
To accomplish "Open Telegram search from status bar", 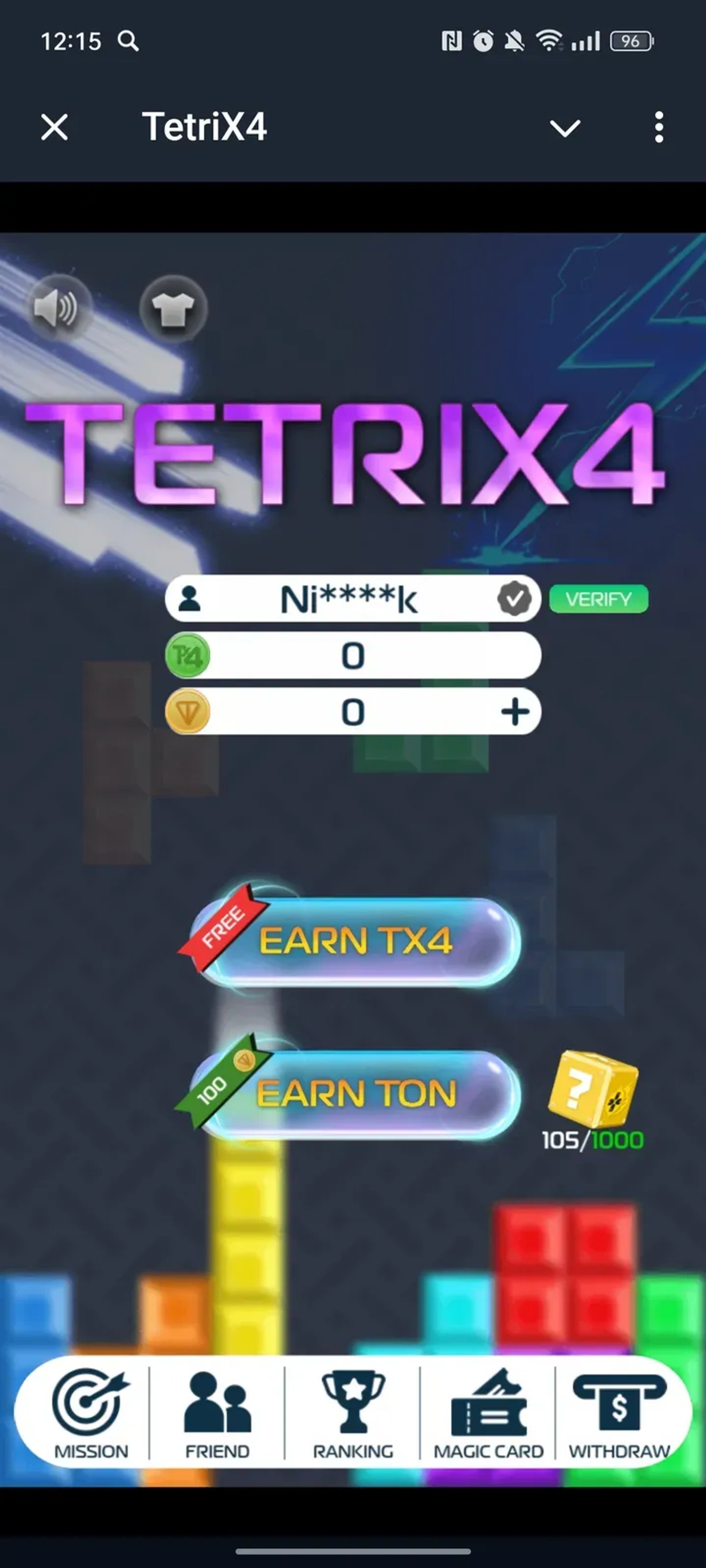I will (128, 41).
